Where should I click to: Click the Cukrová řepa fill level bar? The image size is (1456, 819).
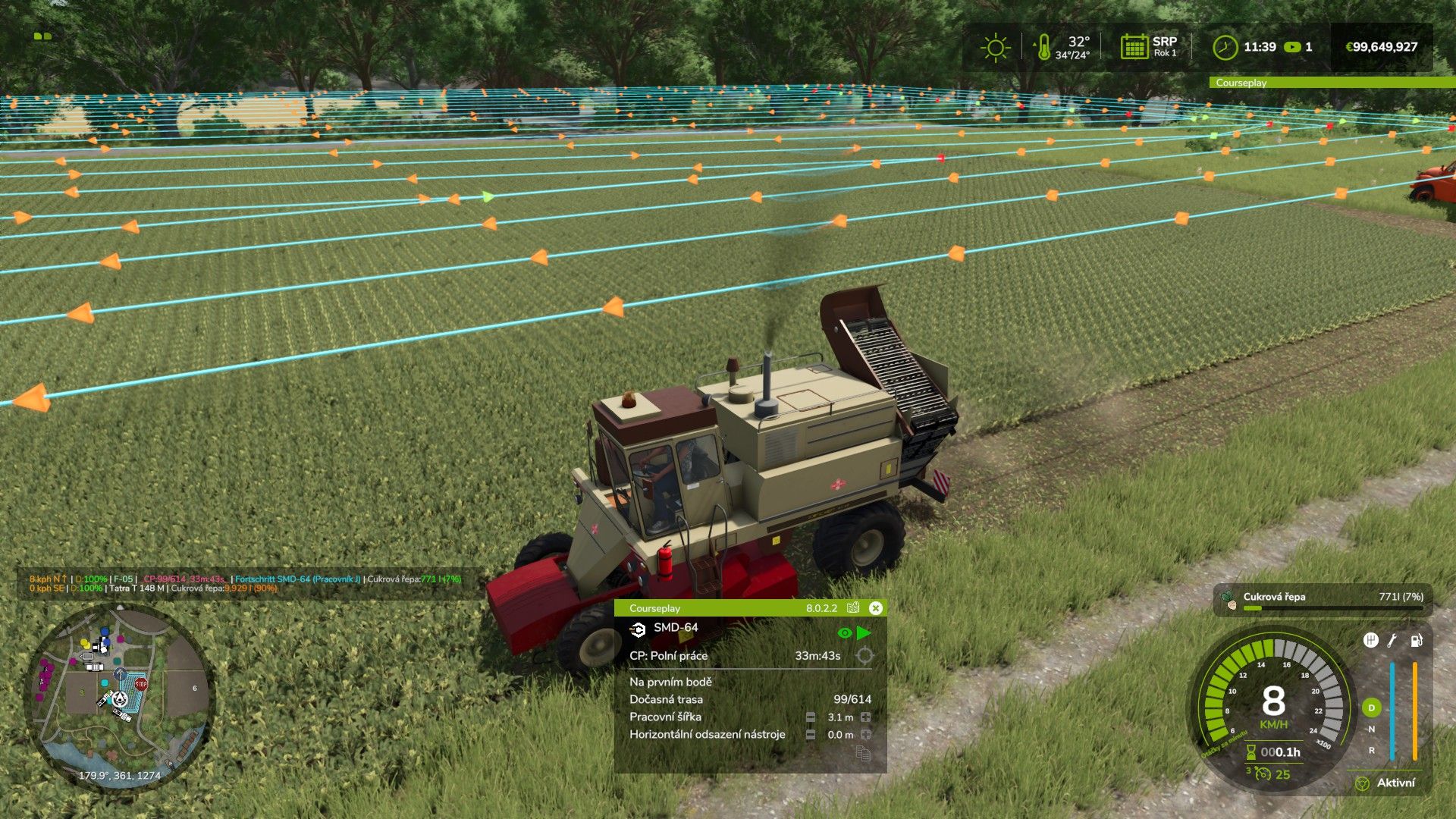click(x=1333, y=607)
